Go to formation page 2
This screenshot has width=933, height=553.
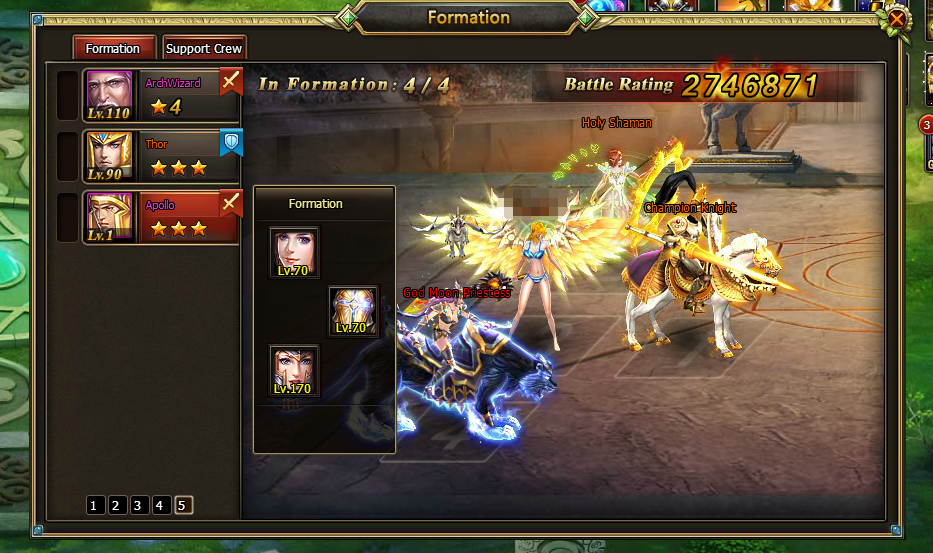[116, 505]
